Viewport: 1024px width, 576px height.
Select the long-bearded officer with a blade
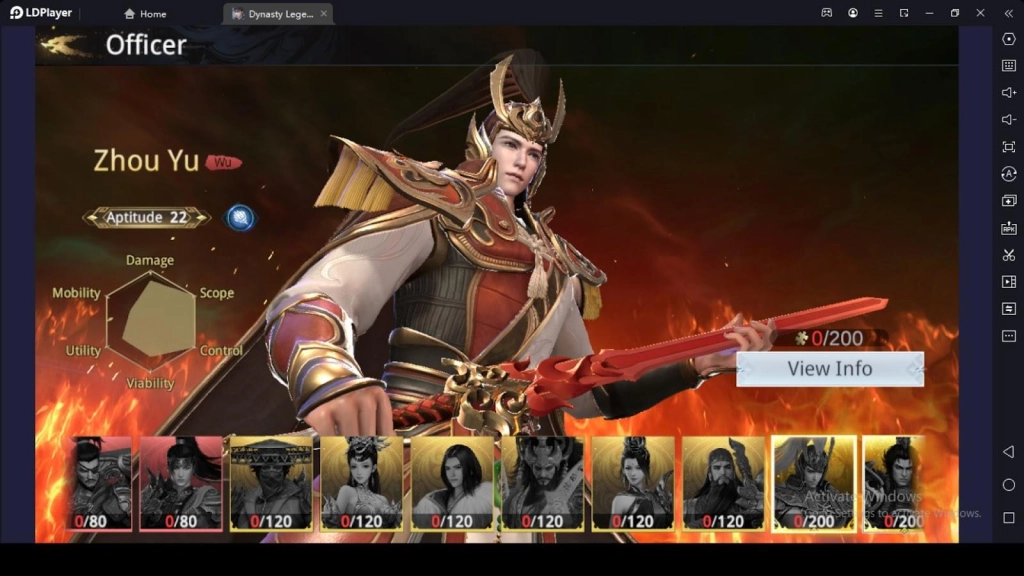click(723, 482)
